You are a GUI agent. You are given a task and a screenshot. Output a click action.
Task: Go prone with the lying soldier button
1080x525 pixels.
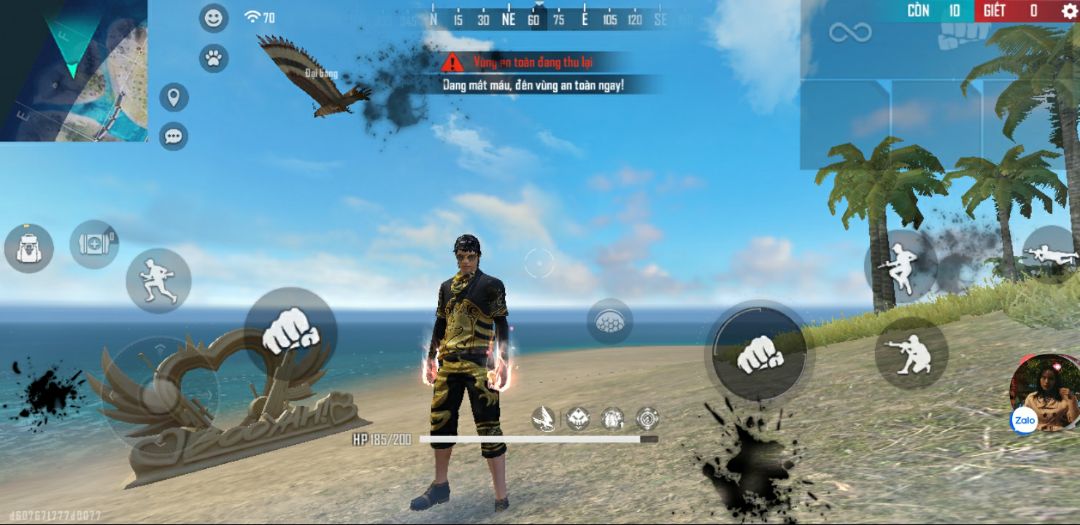coord(1050,253)
